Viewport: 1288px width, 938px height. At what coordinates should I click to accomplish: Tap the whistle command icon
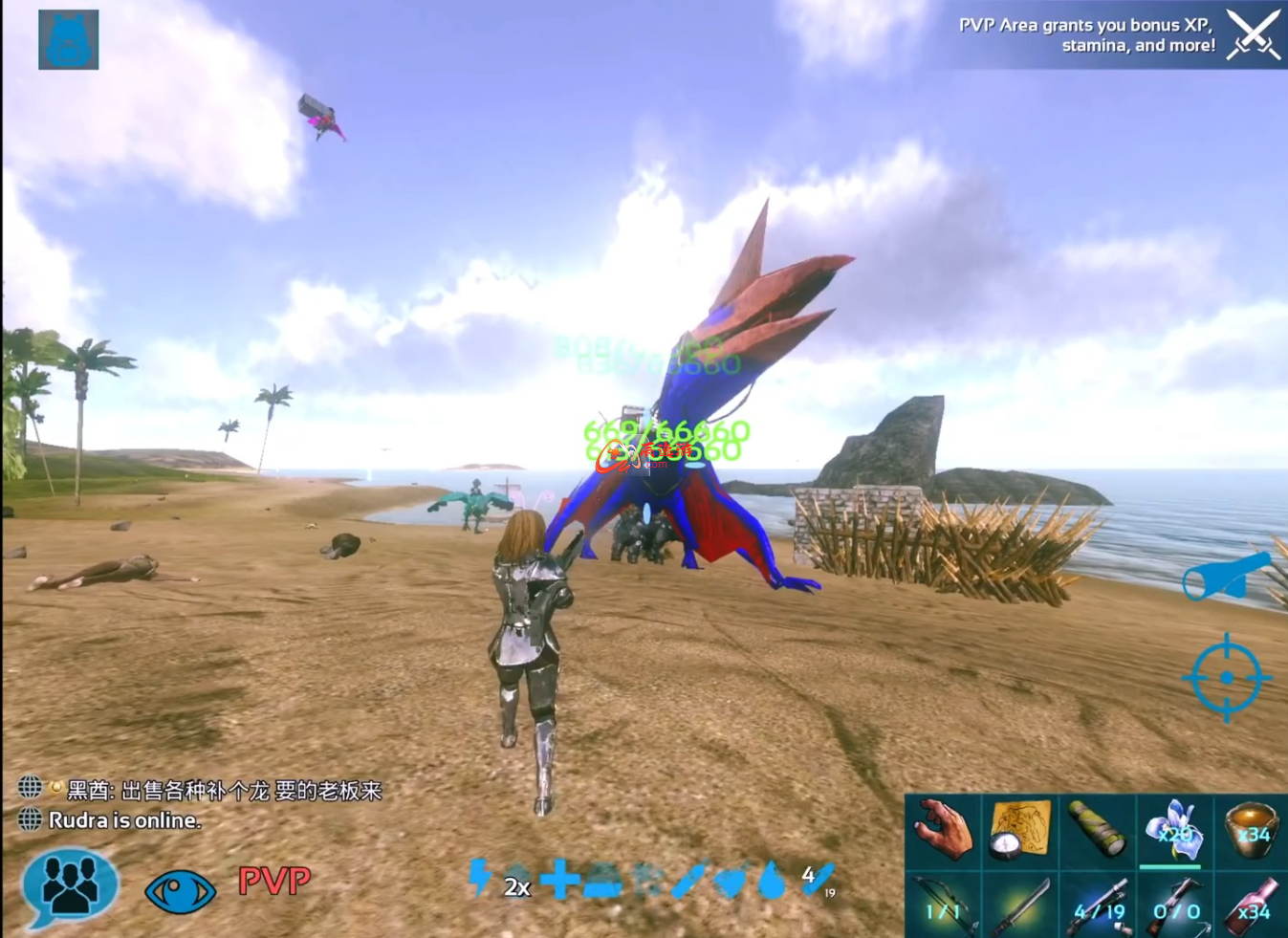click(1227, 577)
